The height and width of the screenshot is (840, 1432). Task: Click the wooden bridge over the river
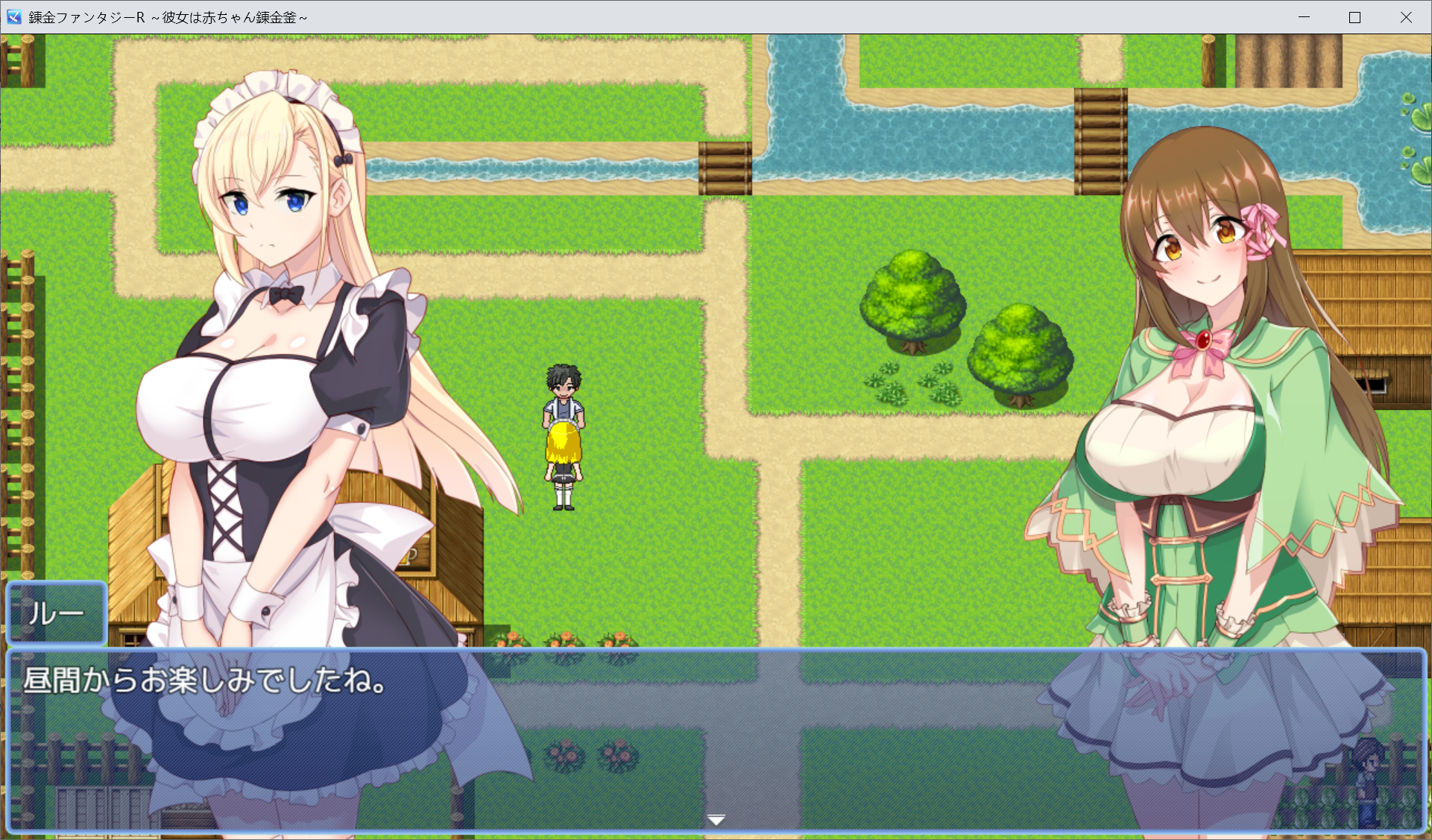click(725, 168)
